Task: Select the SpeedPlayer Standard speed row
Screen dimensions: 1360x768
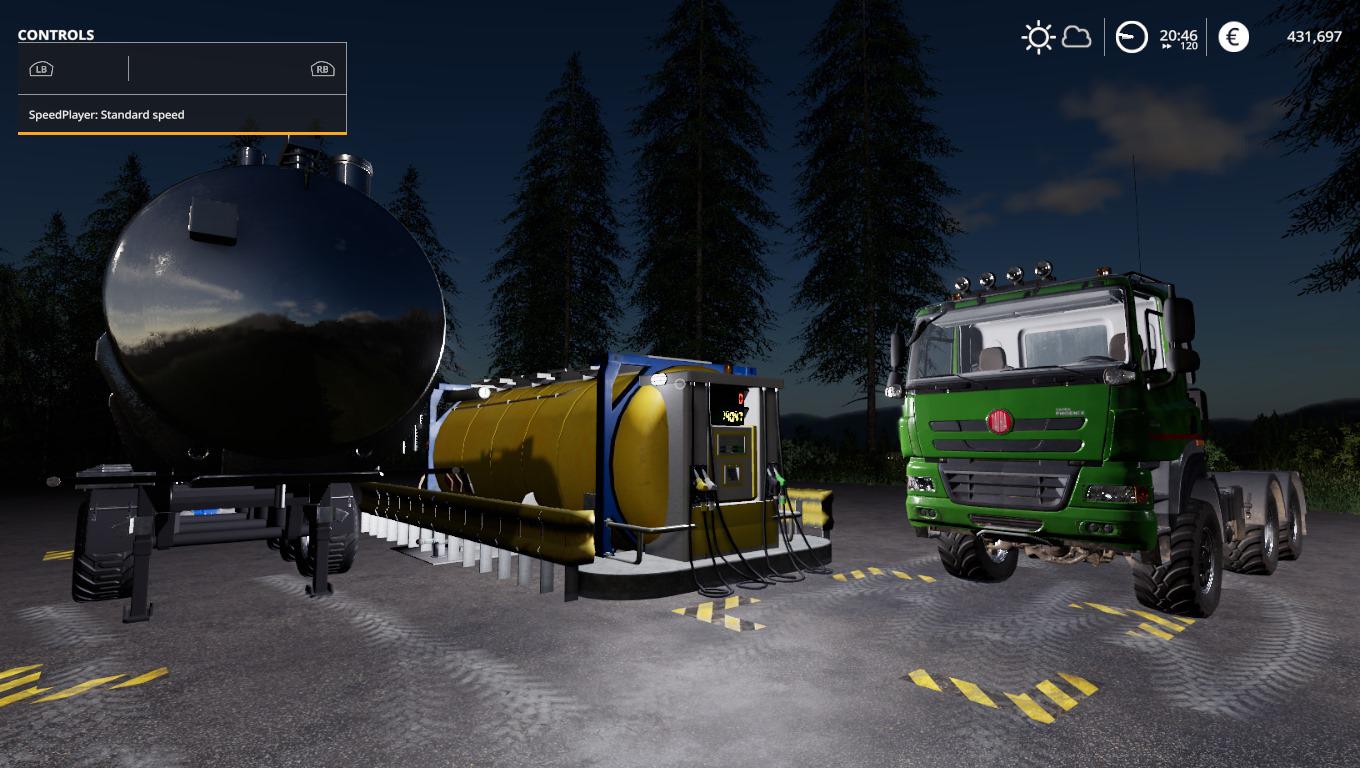Action: click(182, 115)
